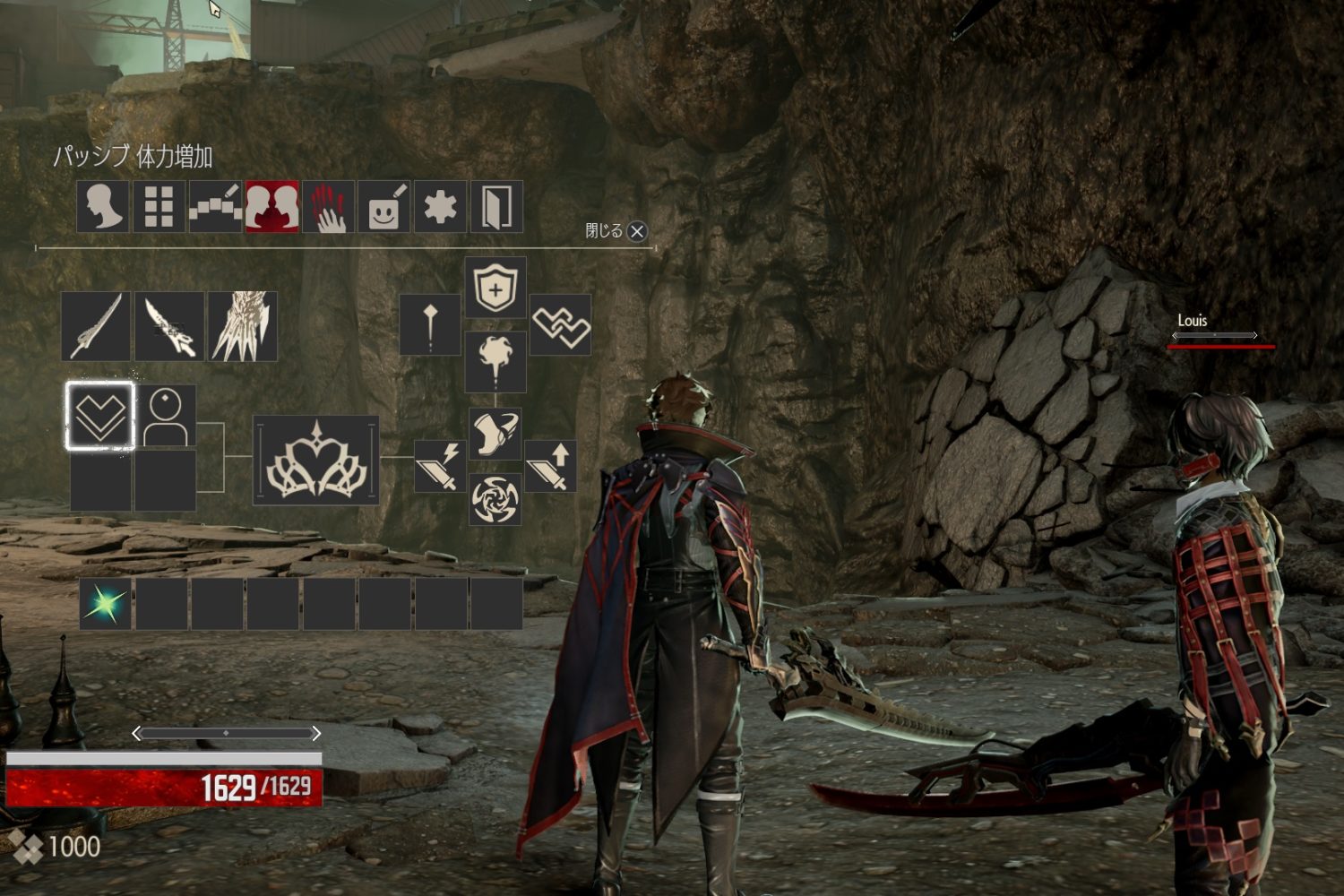The height and width of the screenshot is (896, 1344).
Task: Open the crowned heart blood code
Action: [316, 460]
